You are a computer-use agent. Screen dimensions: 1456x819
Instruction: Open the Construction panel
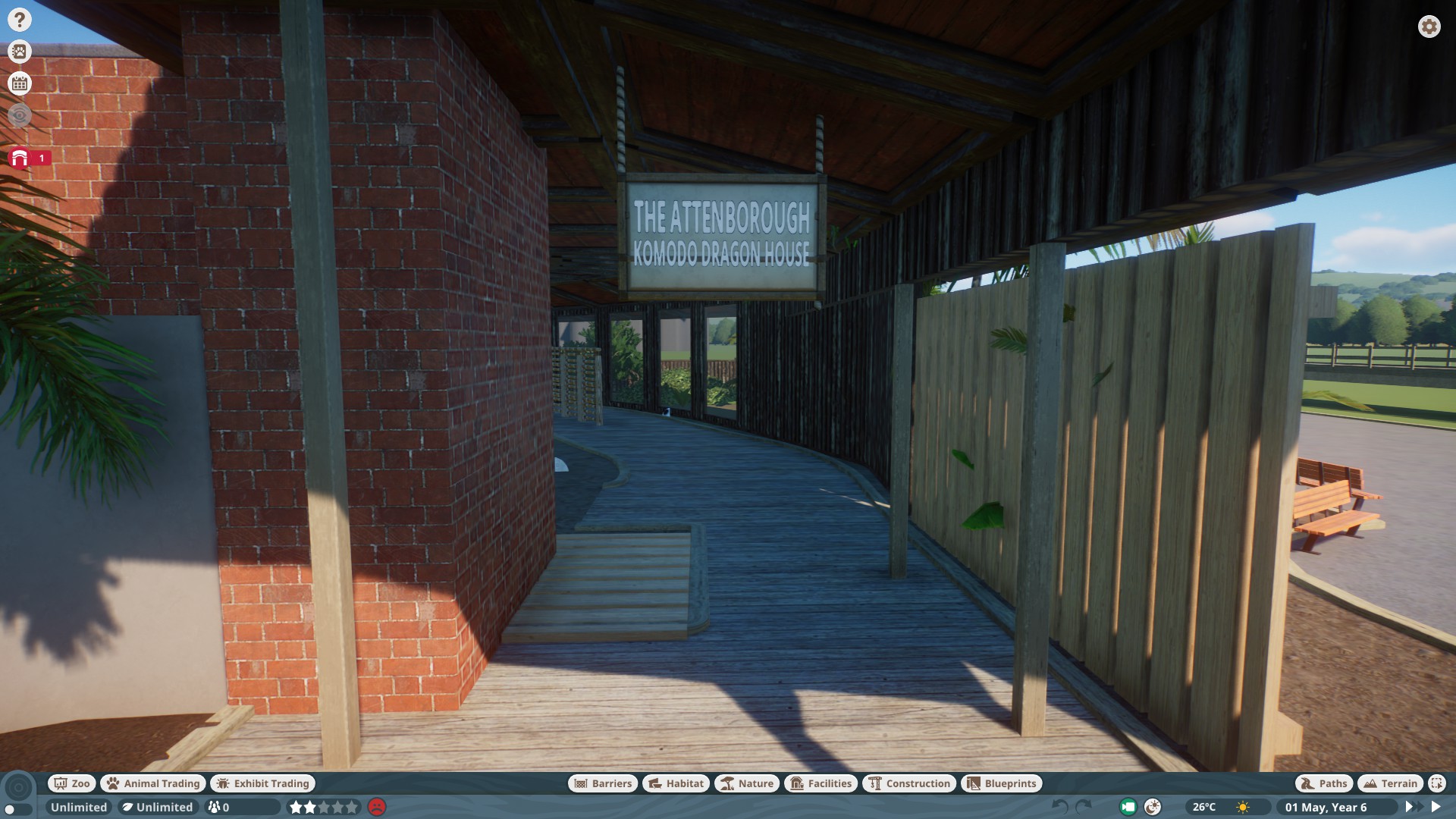tap(909, 783)
